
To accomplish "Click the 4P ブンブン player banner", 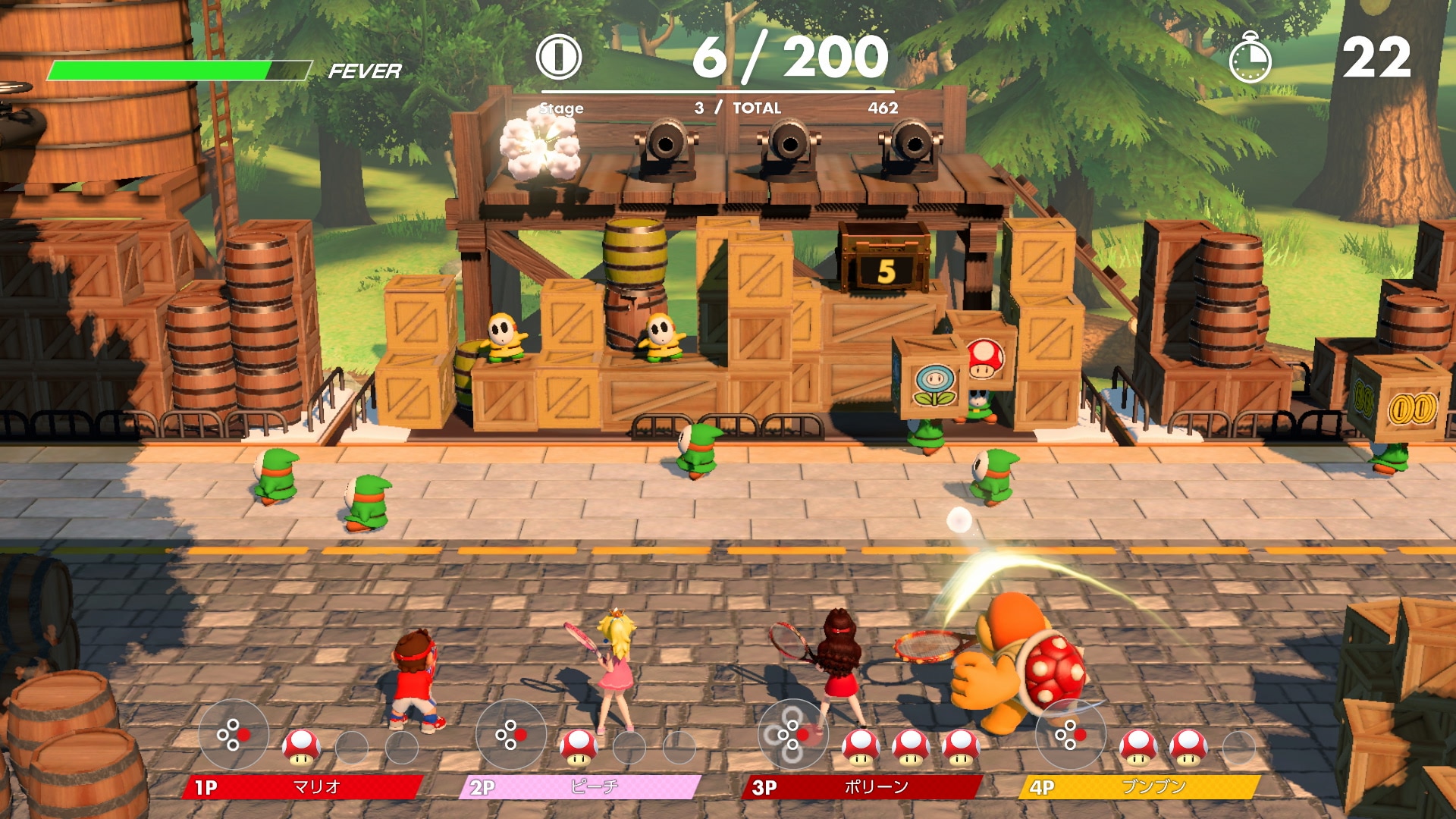I will tap(1141, 787).
